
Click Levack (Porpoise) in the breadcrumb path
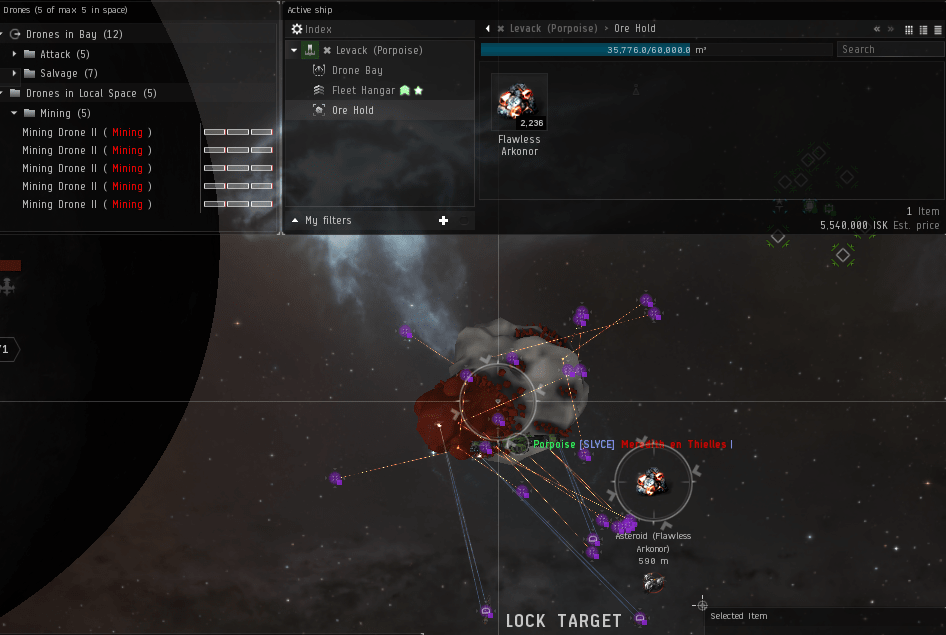click(553, 29)
